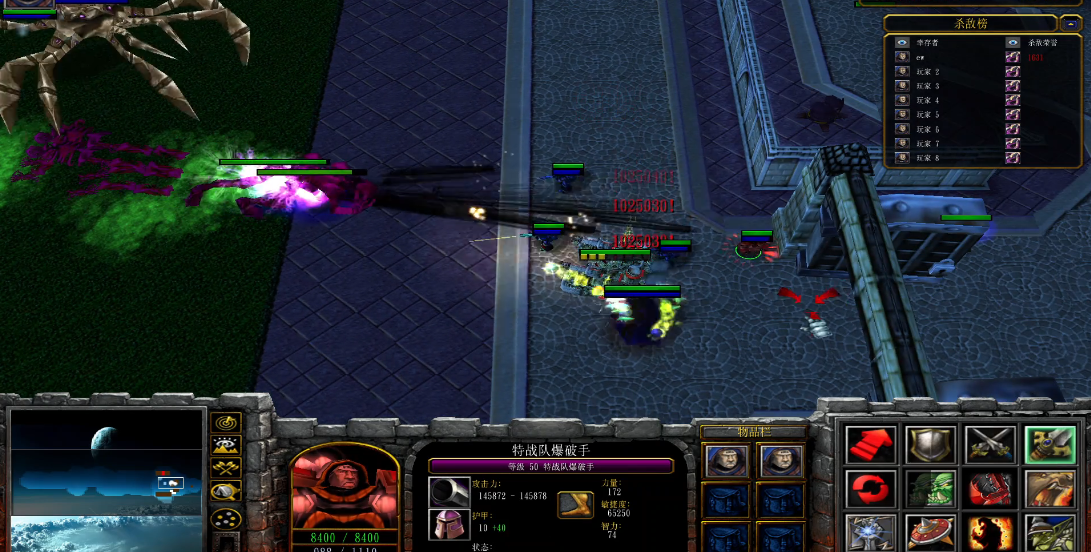Toggle formation movement button (dots circle)
Screen dimensions: 1091x552
click(x=227, y=519)
